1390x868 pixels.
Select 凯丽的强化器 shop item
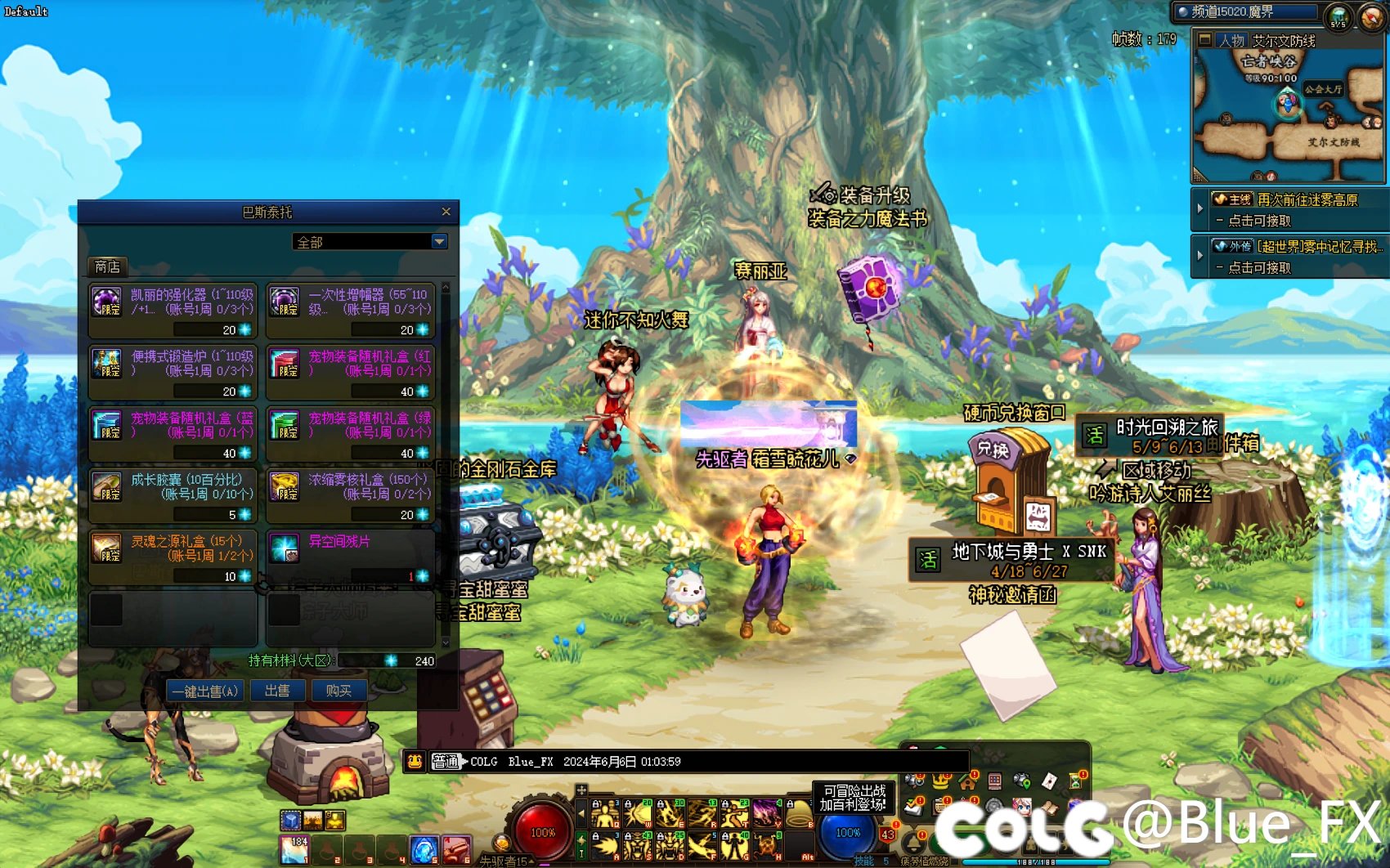(173, 310)
